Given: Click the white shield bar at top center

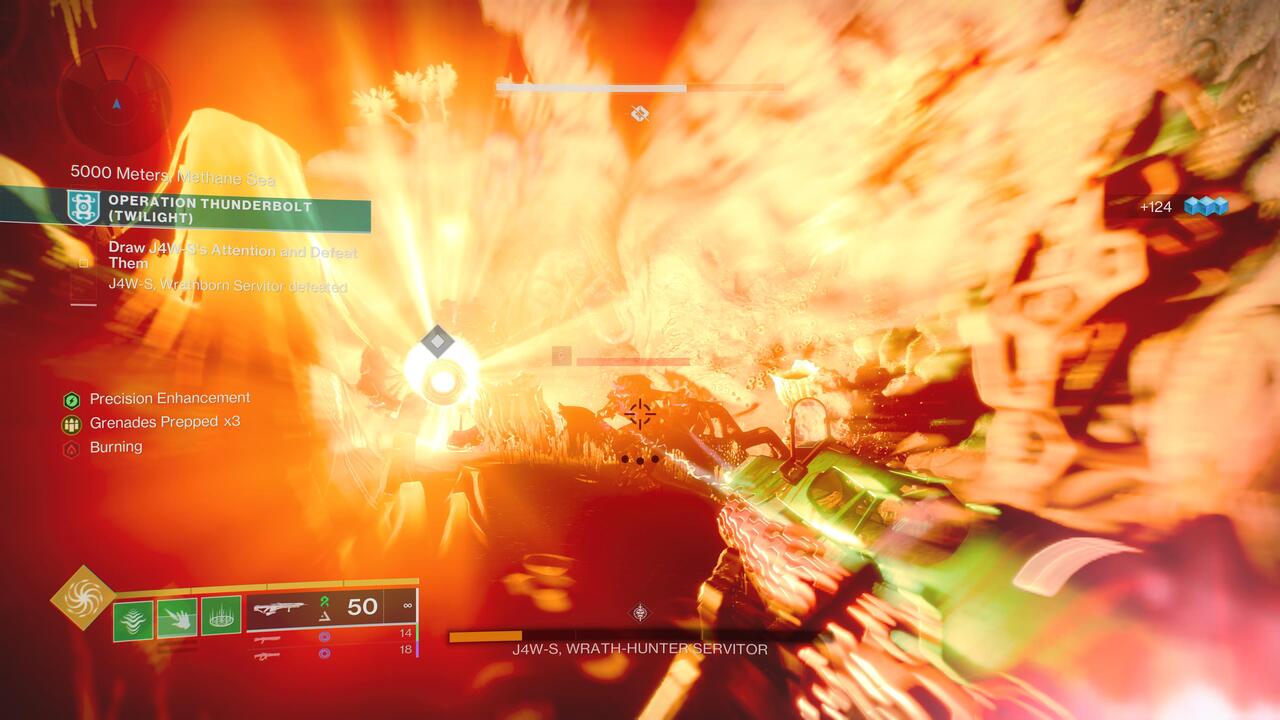Looking at the screenshot, I should pos(590,88).
